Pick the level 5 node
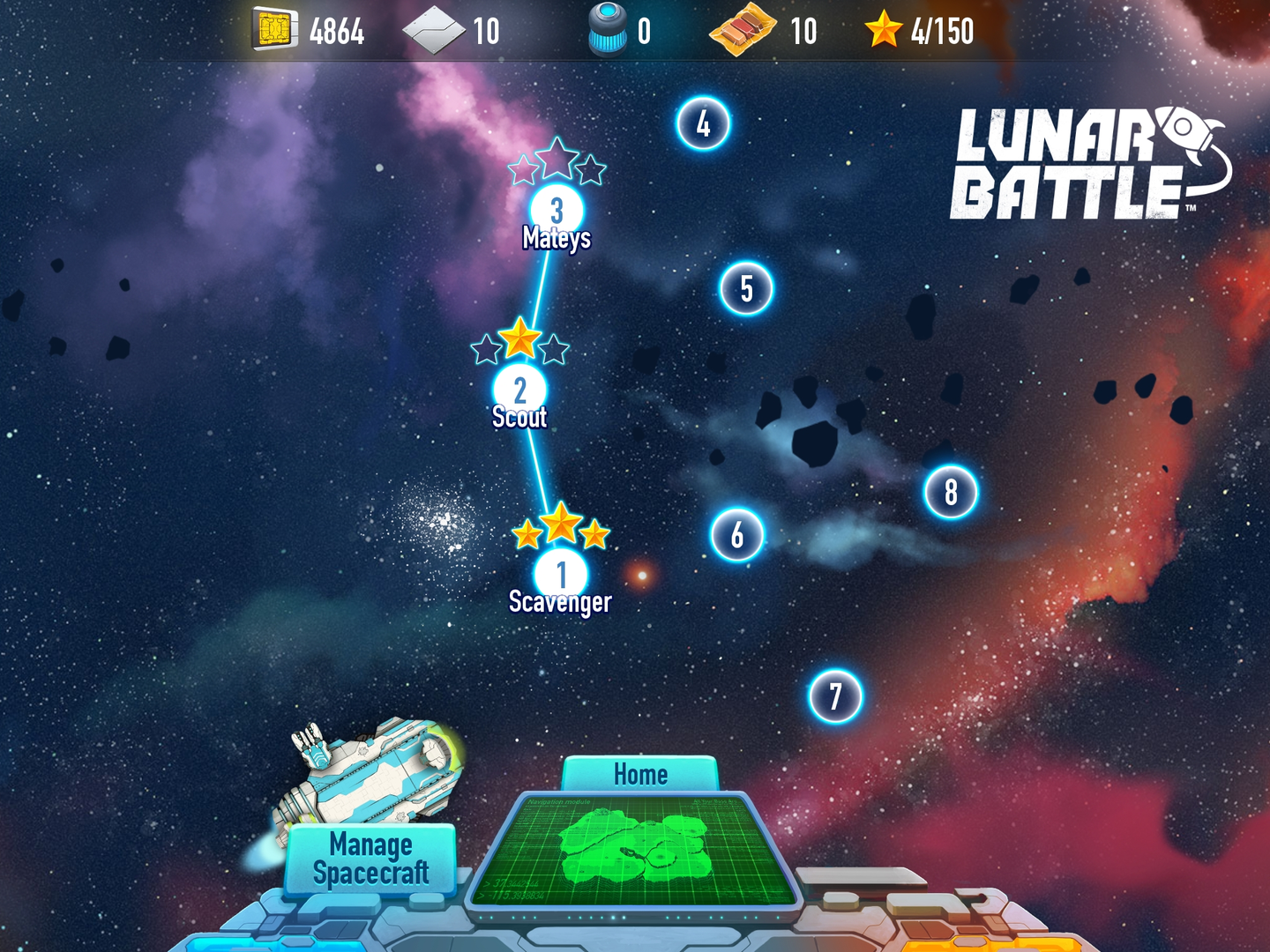The width and height of the screenshot is (1270, 952). [746, 288]
